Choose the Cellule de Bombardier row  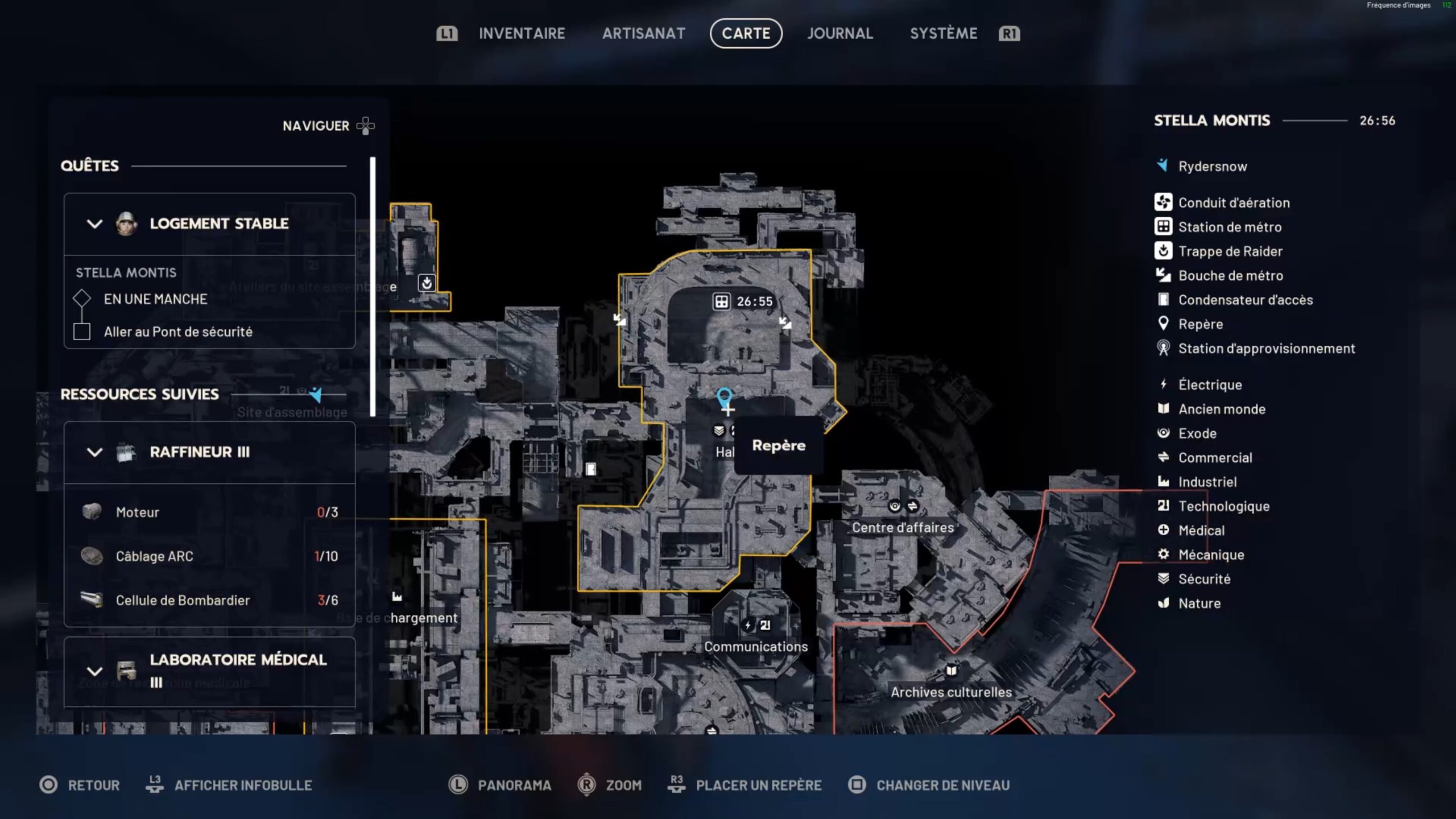[x=209, y=600]
